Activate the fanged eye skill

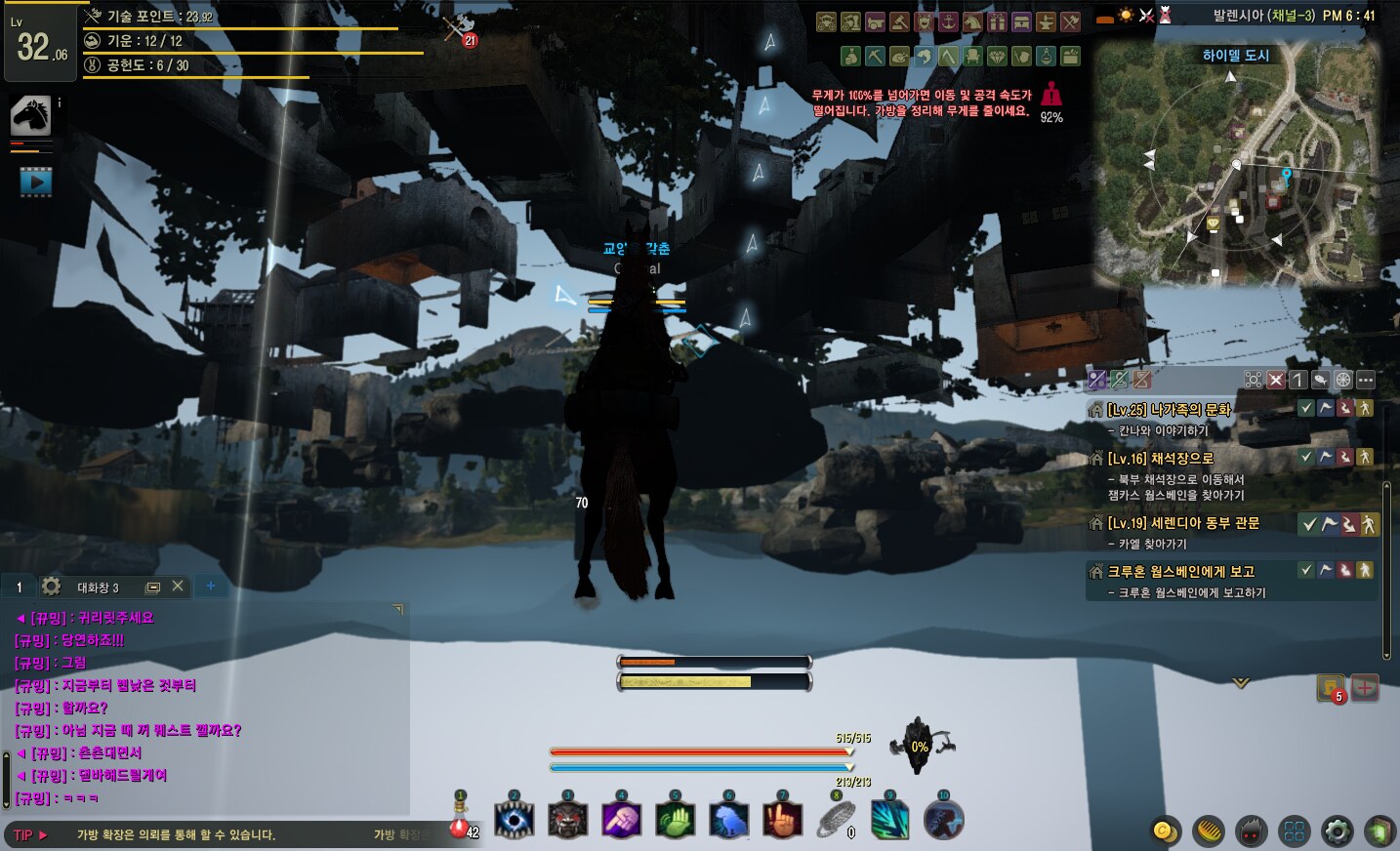515,820
